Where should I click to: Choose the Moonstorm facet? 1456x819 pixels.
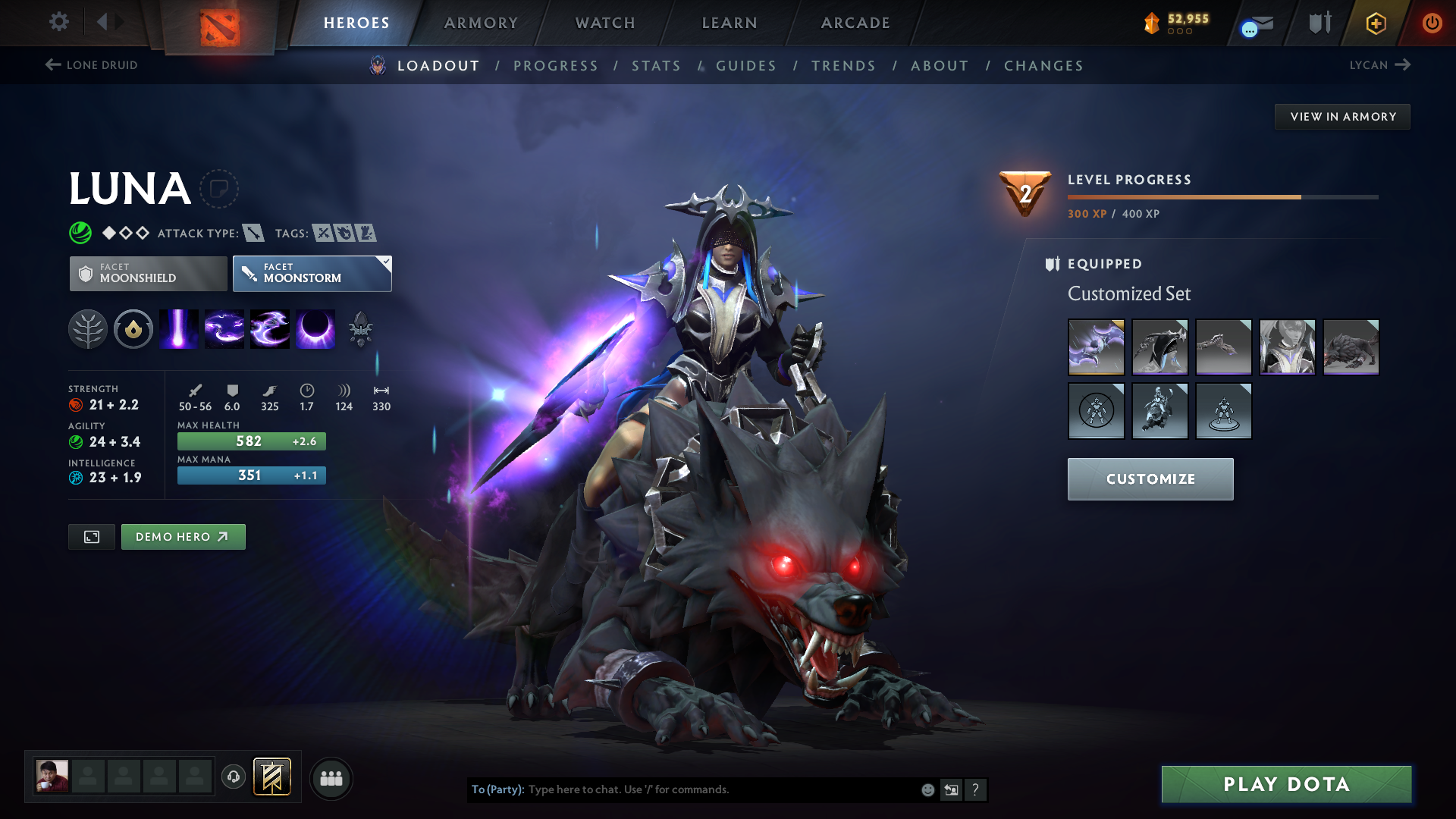click(x=312, y=274)
